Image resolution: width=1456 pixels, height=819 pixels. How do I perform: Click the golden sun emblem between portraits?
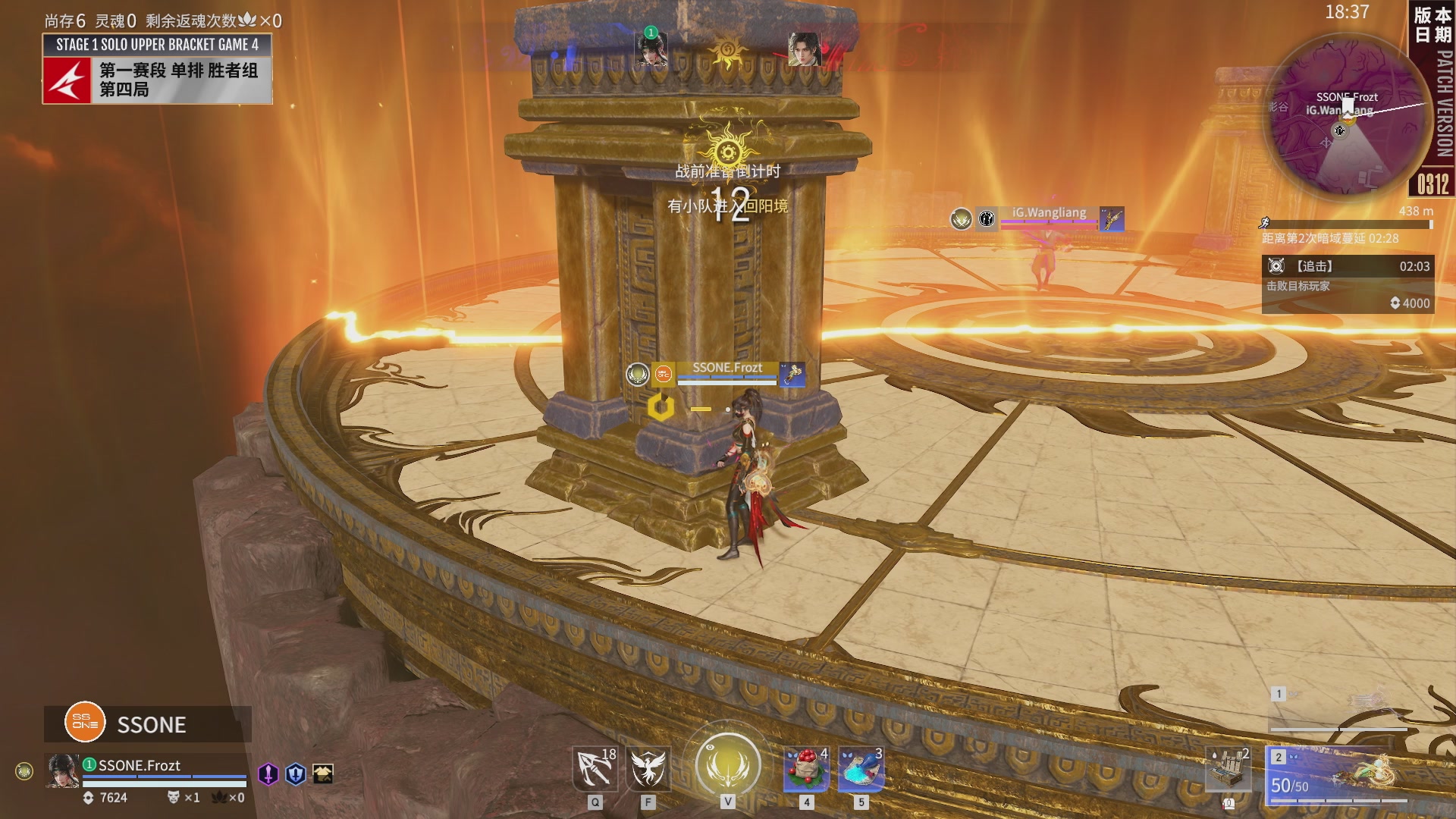[x=726, y=52]
